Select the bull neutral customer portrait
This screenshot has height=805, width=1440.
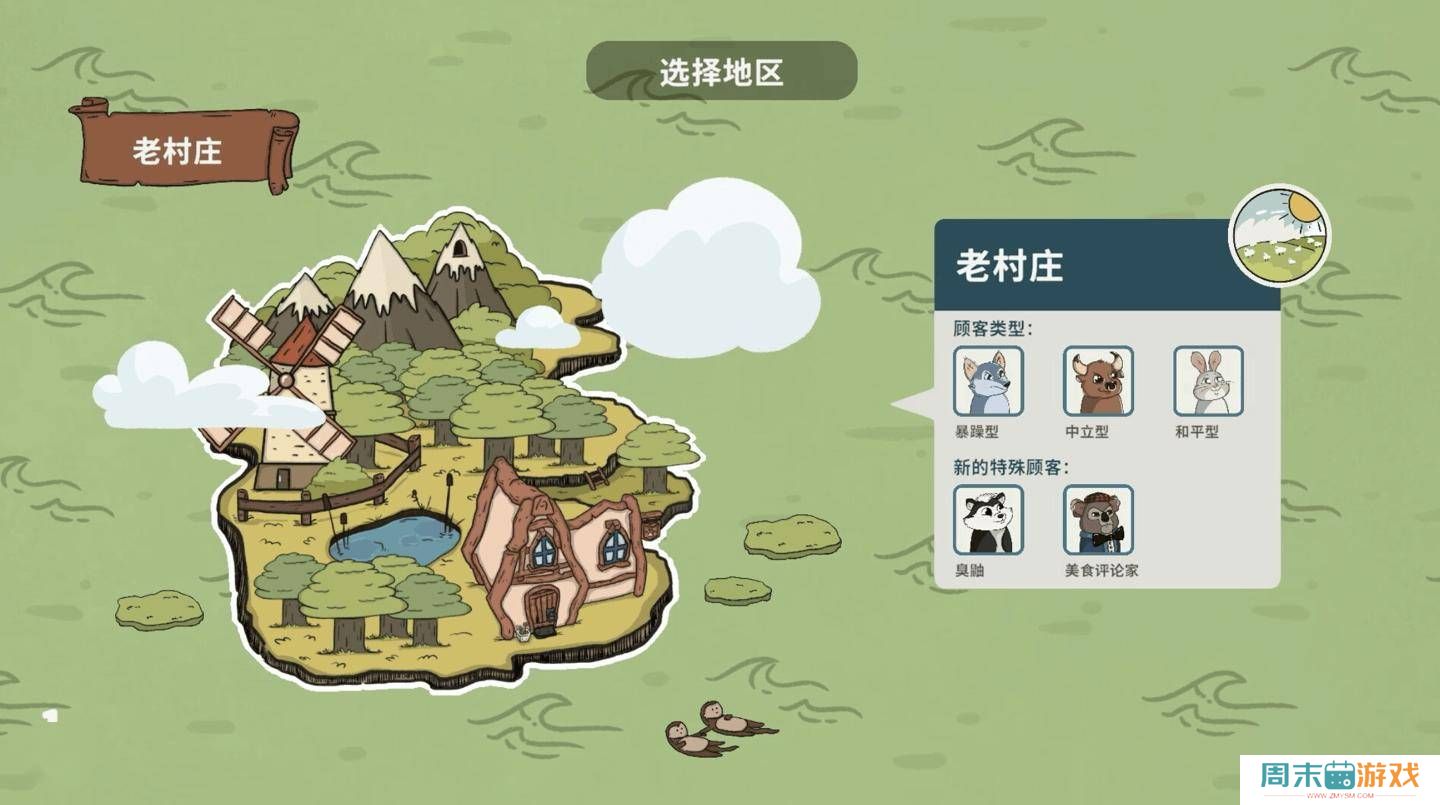(x=1098, y=381)
